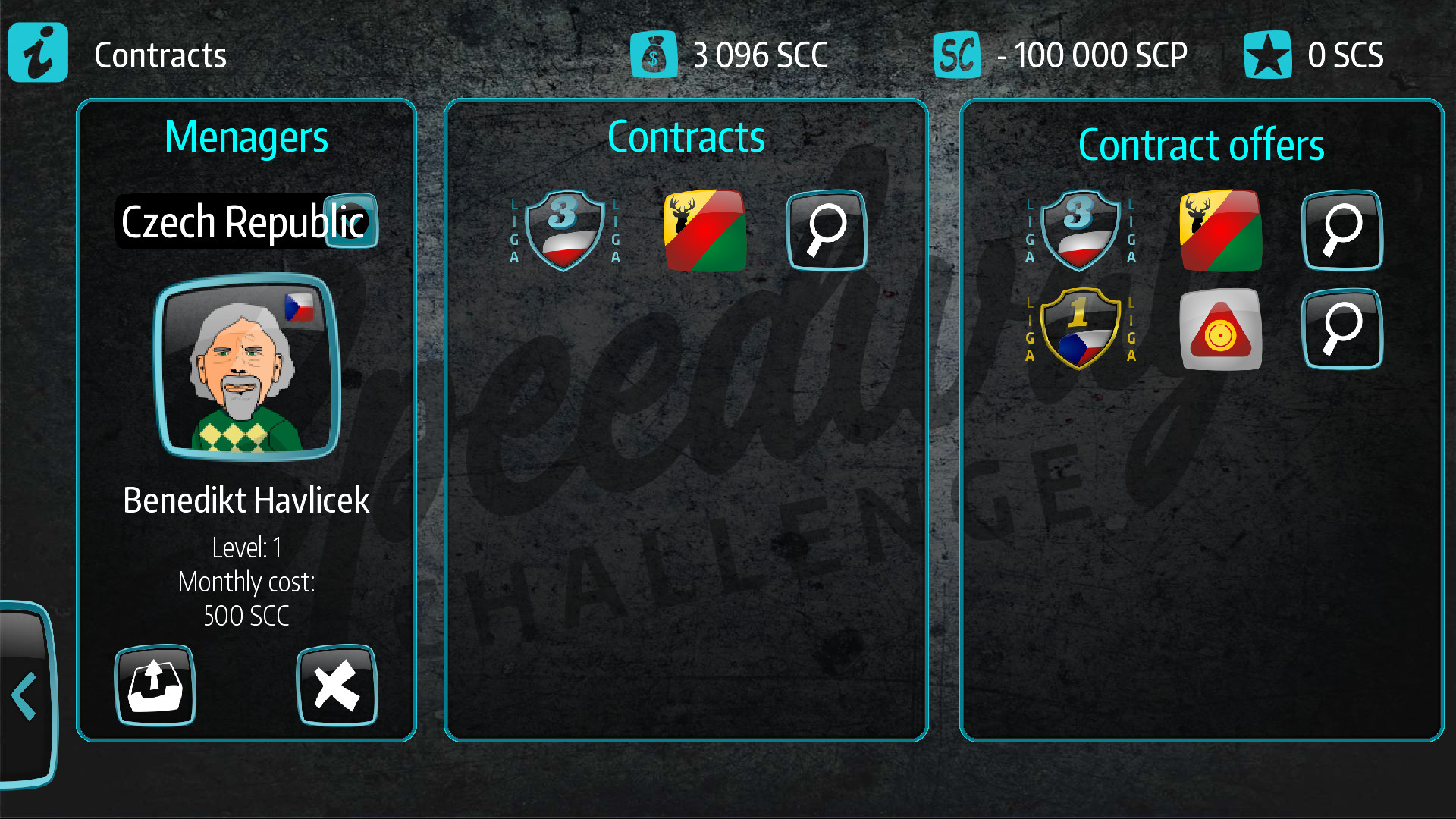
Task: Inspect the Liga 3 contract with the magnifier
Action: [826, 230]
